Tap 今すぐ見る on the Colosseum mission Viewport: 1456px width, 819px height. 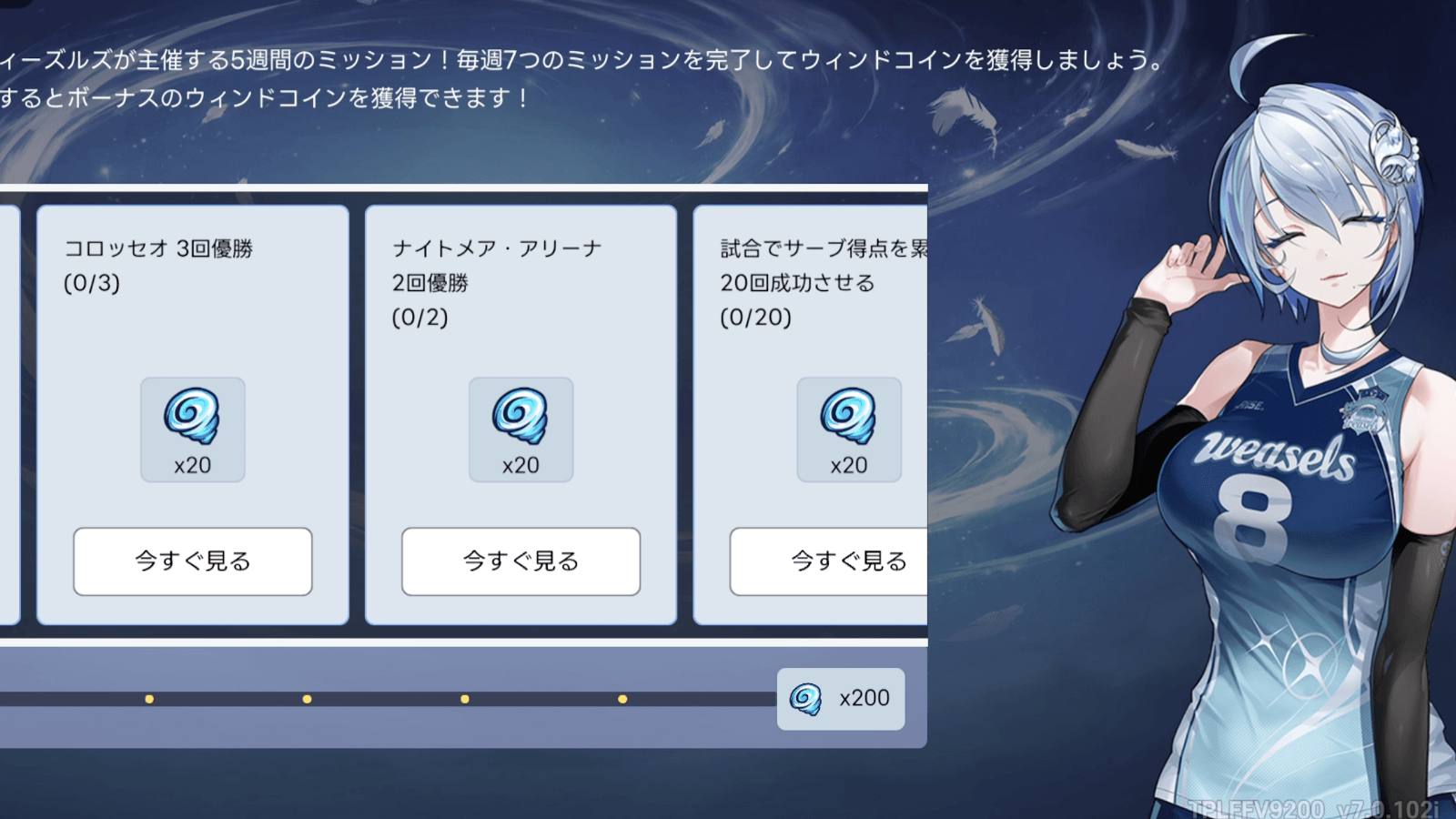192,562
